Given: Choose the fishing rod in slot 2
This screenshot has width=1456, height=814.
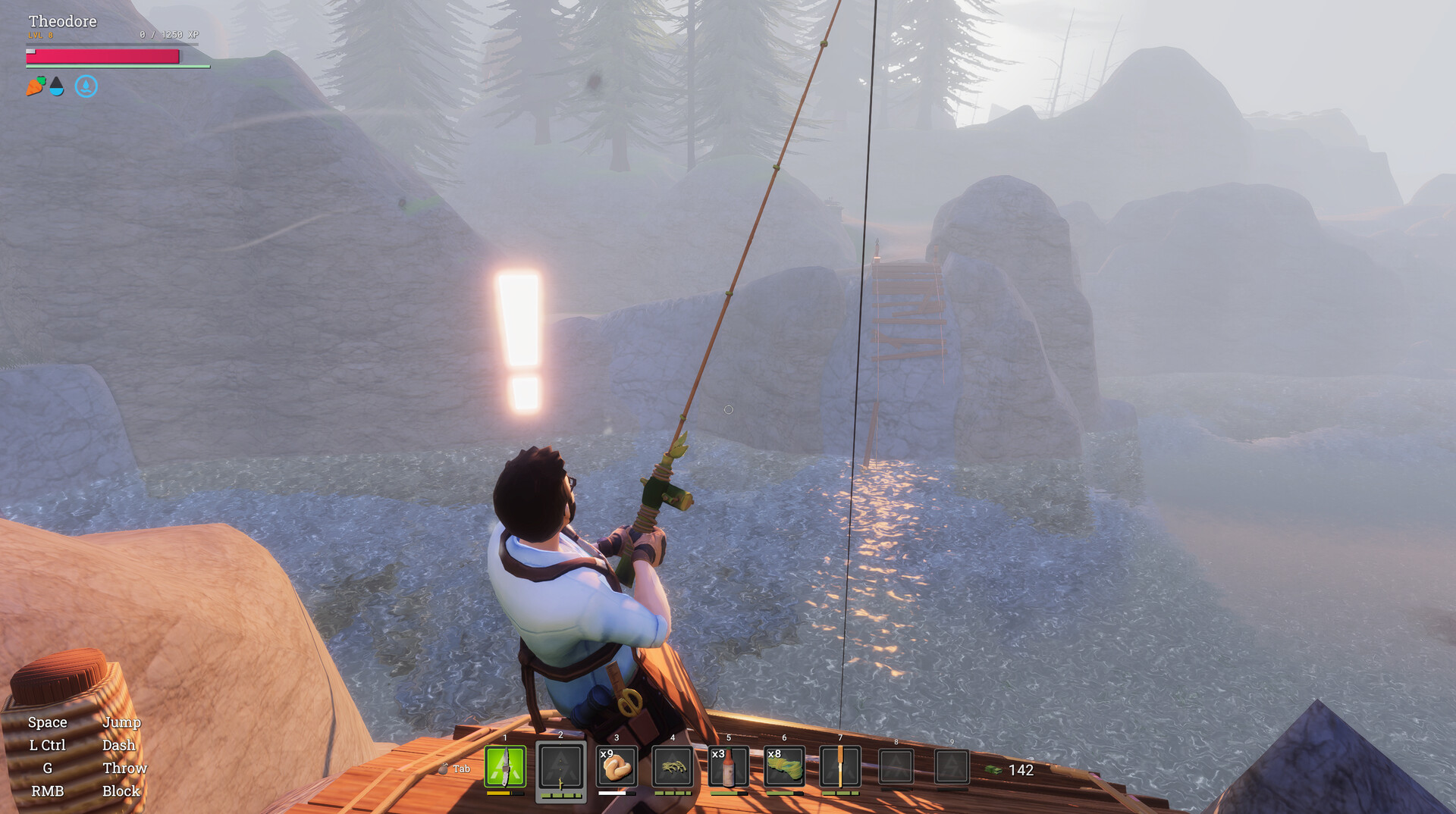Looking at the screenshot, I should pos(561,767).
